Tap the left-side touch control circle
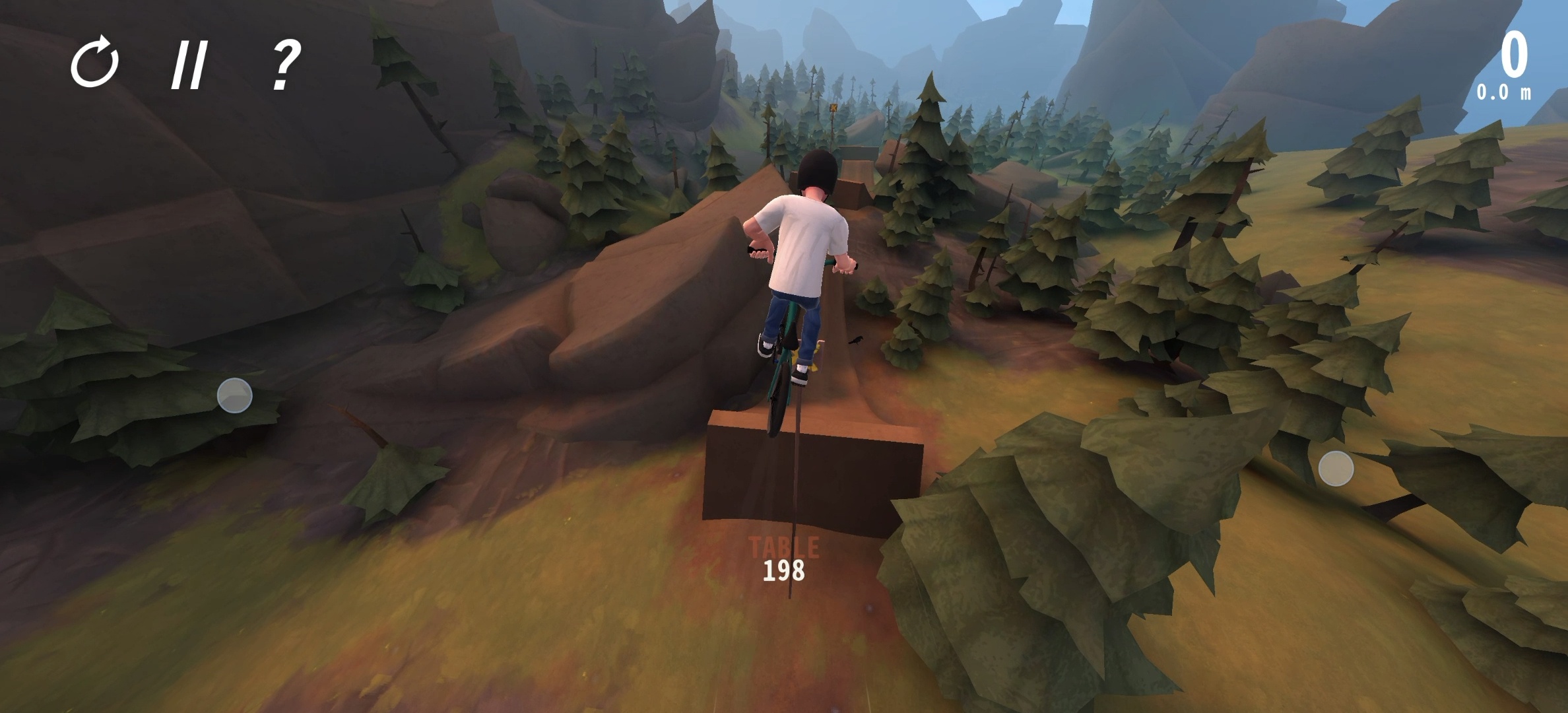The height and width of the screenshot is (713, 1568). (235, 395)
